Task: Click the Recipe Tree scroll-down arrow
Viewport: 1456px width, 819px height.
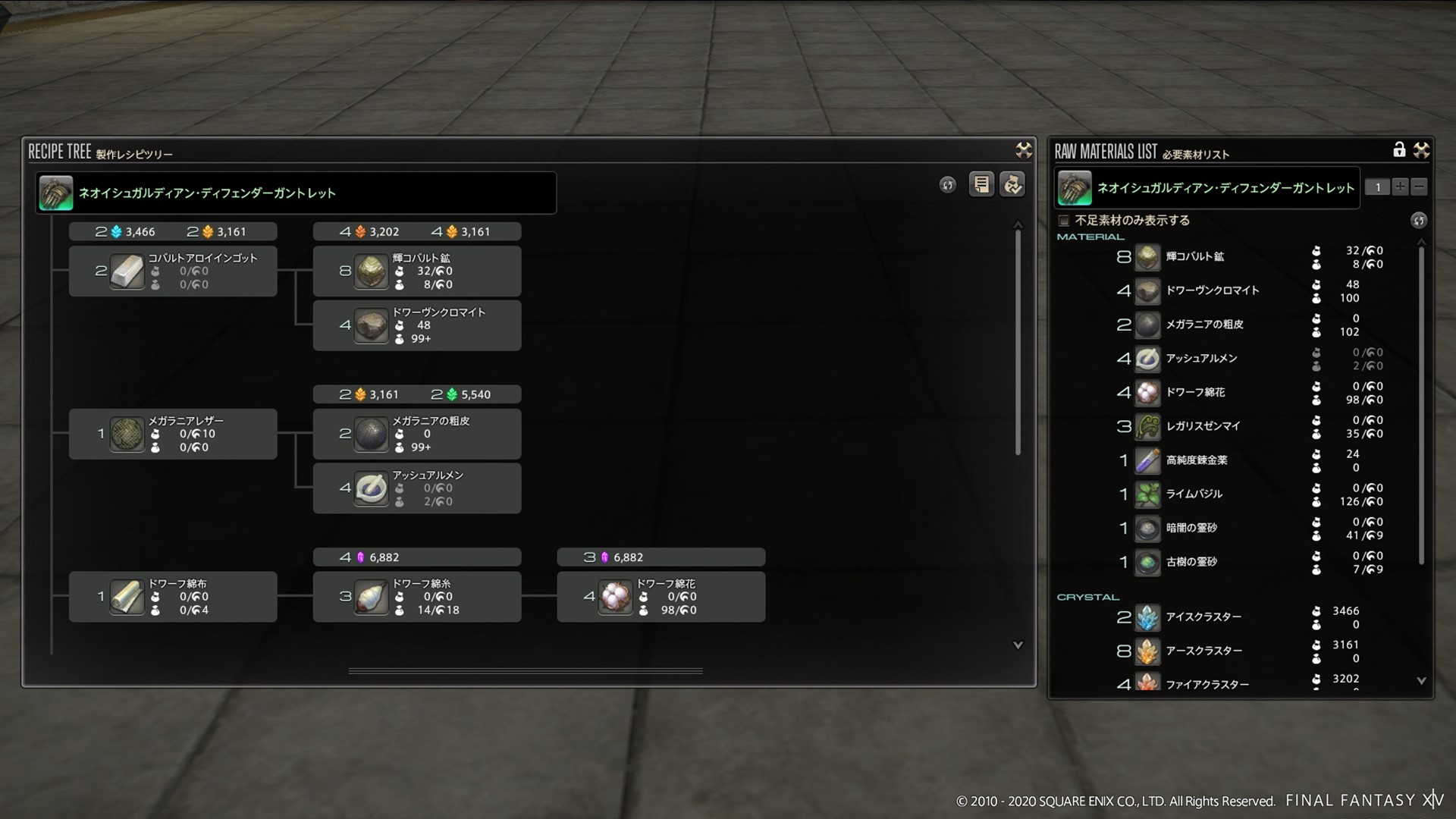Action: pyautogui.click(x=1018, y=645)
